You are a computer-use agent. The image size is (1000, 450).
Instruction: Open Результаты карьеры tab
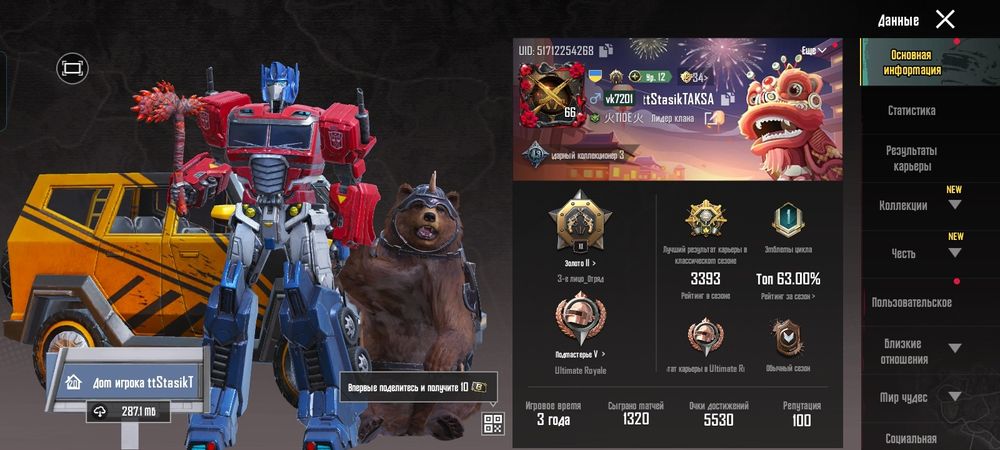click(x=911, y=158)
